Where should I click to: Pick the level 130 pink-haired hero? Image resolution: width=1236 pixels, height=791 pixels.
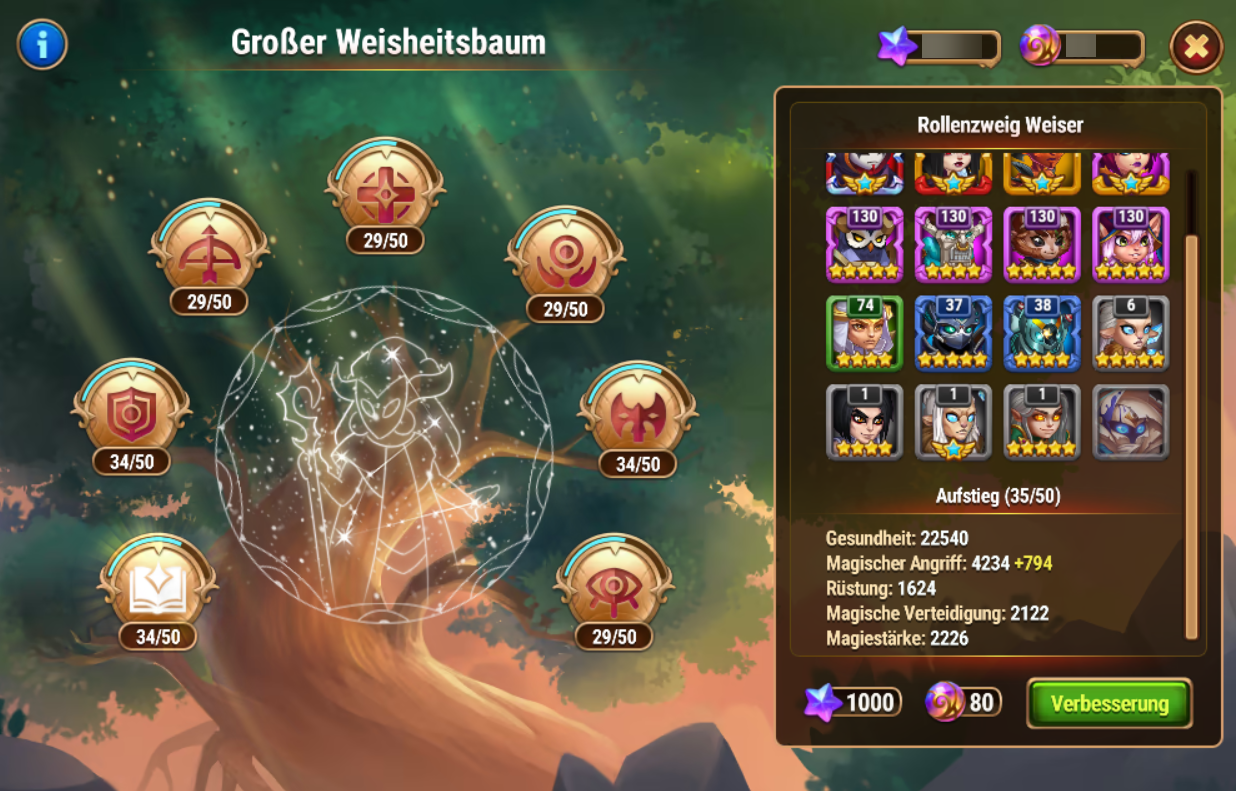[1130, 245]
